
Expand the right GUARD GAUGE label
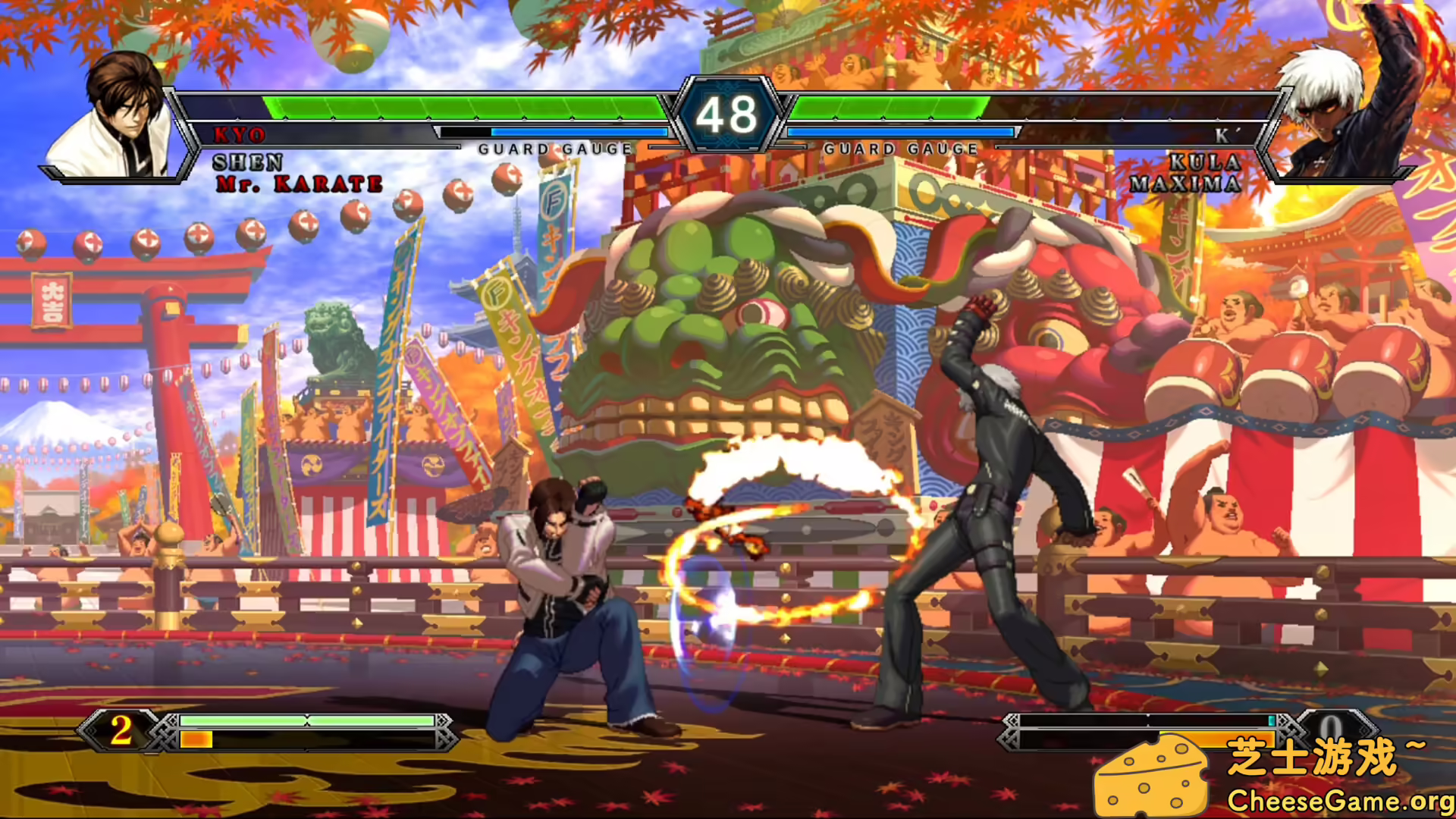(x=901, y=149)
